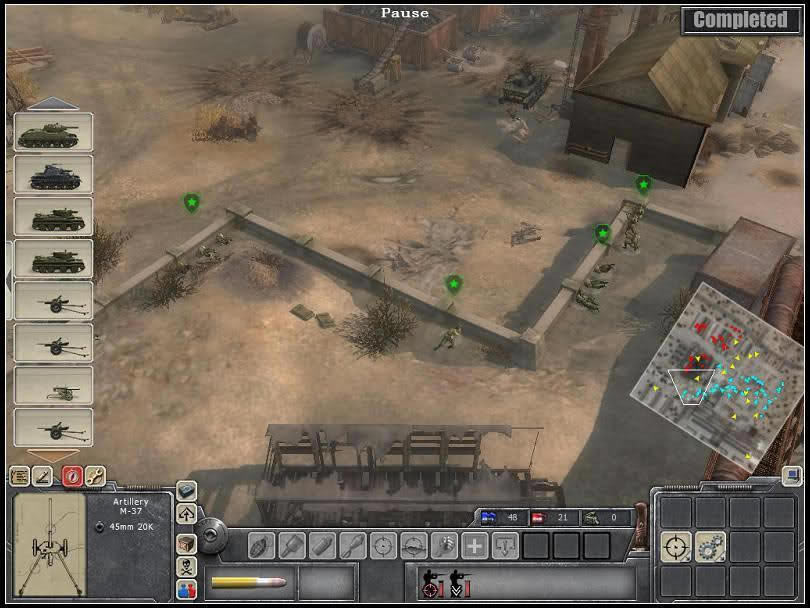The width and height of the screenshot is (810, 608).
Task: Click the gears command icon
Action: pyautogui.click(x=711, y=546)
